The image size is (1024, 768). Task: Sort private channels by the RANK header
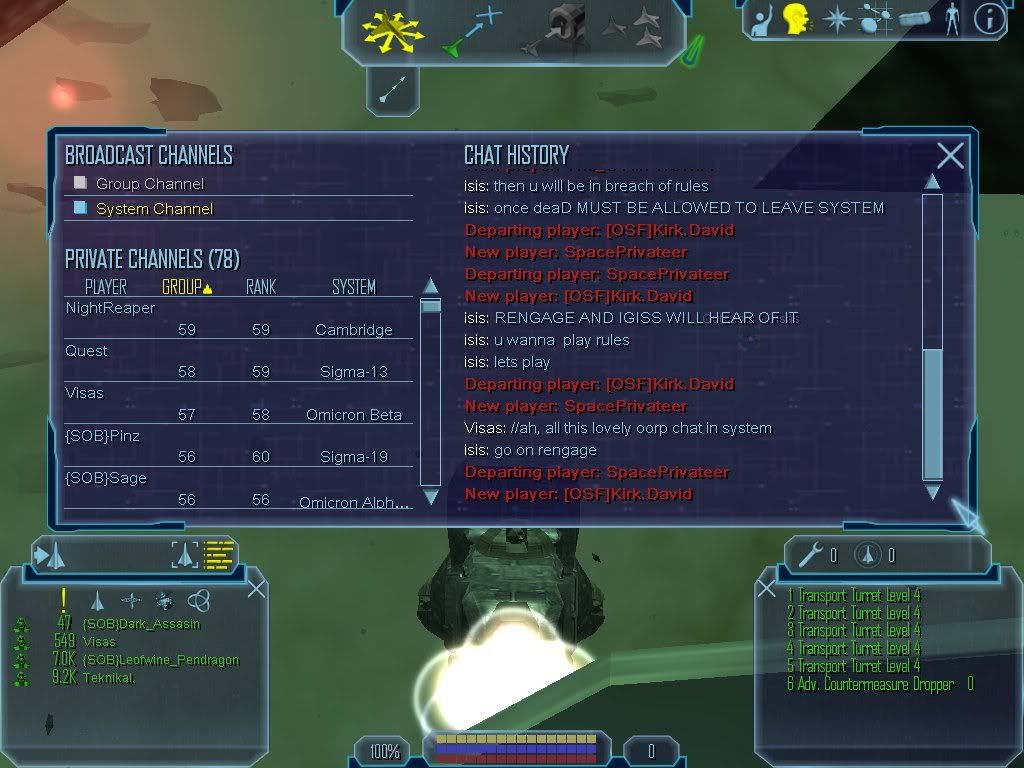pos(261,287)
